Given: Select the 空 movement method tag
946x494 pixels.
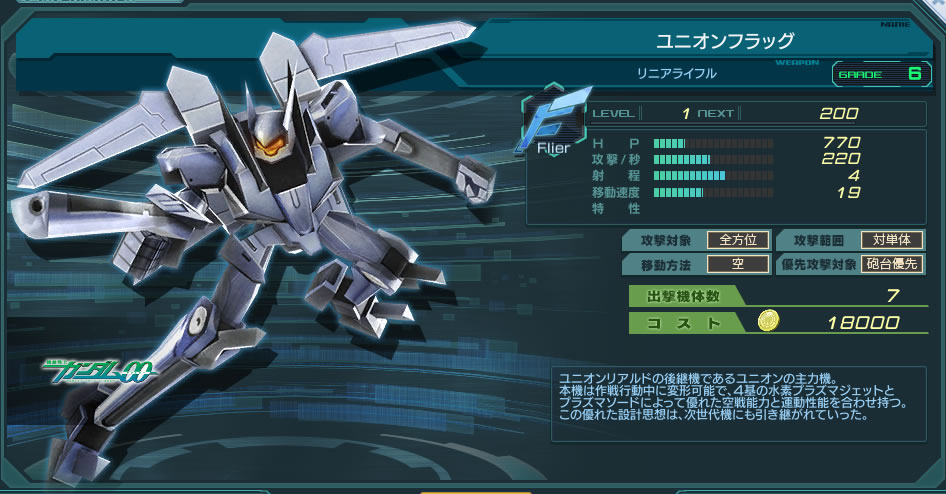Looking at the screenshot, I should pos(737,265).
